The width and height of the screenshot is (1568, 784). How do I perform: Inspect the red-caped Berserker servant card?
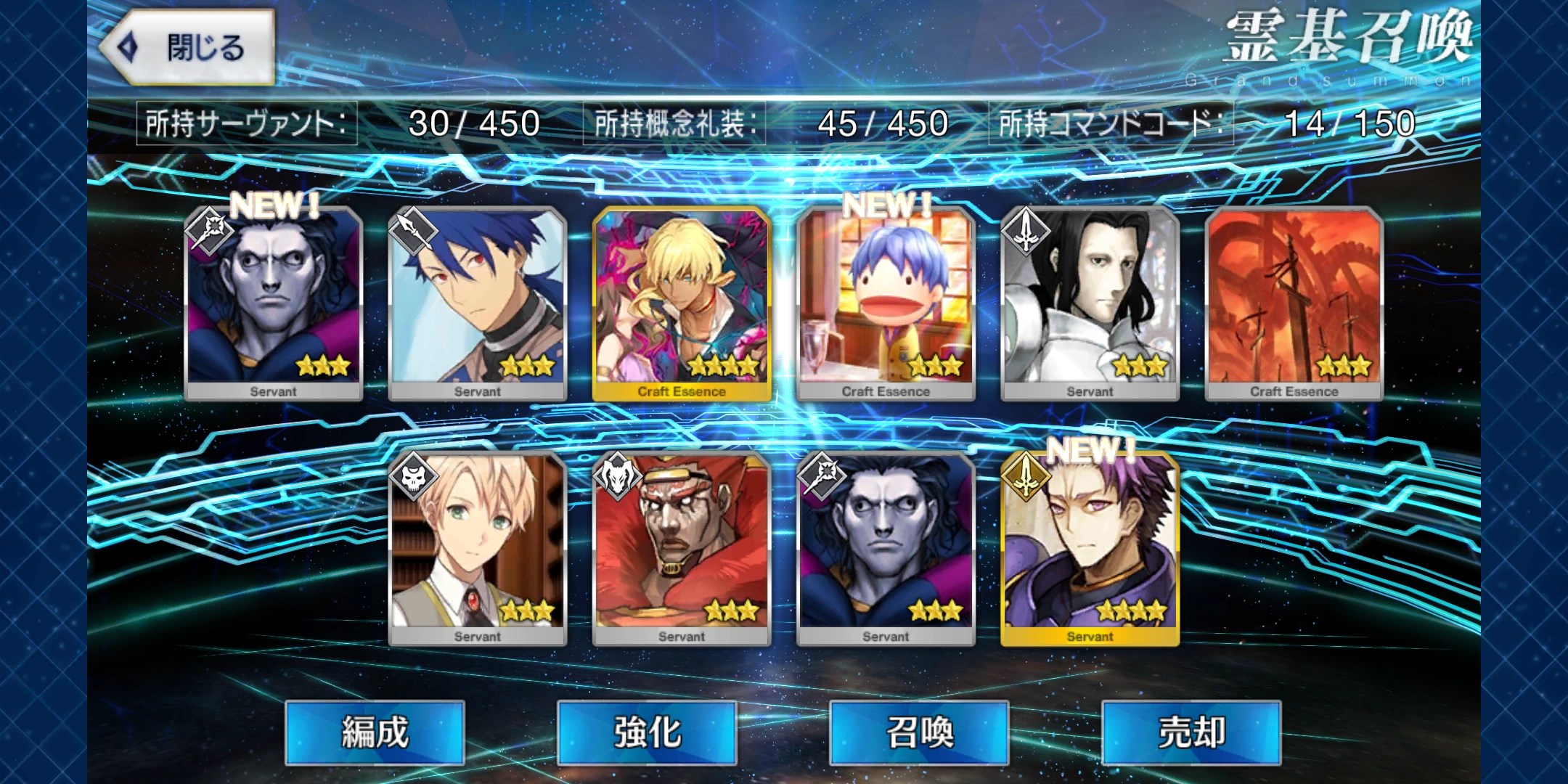coord(682,547)
